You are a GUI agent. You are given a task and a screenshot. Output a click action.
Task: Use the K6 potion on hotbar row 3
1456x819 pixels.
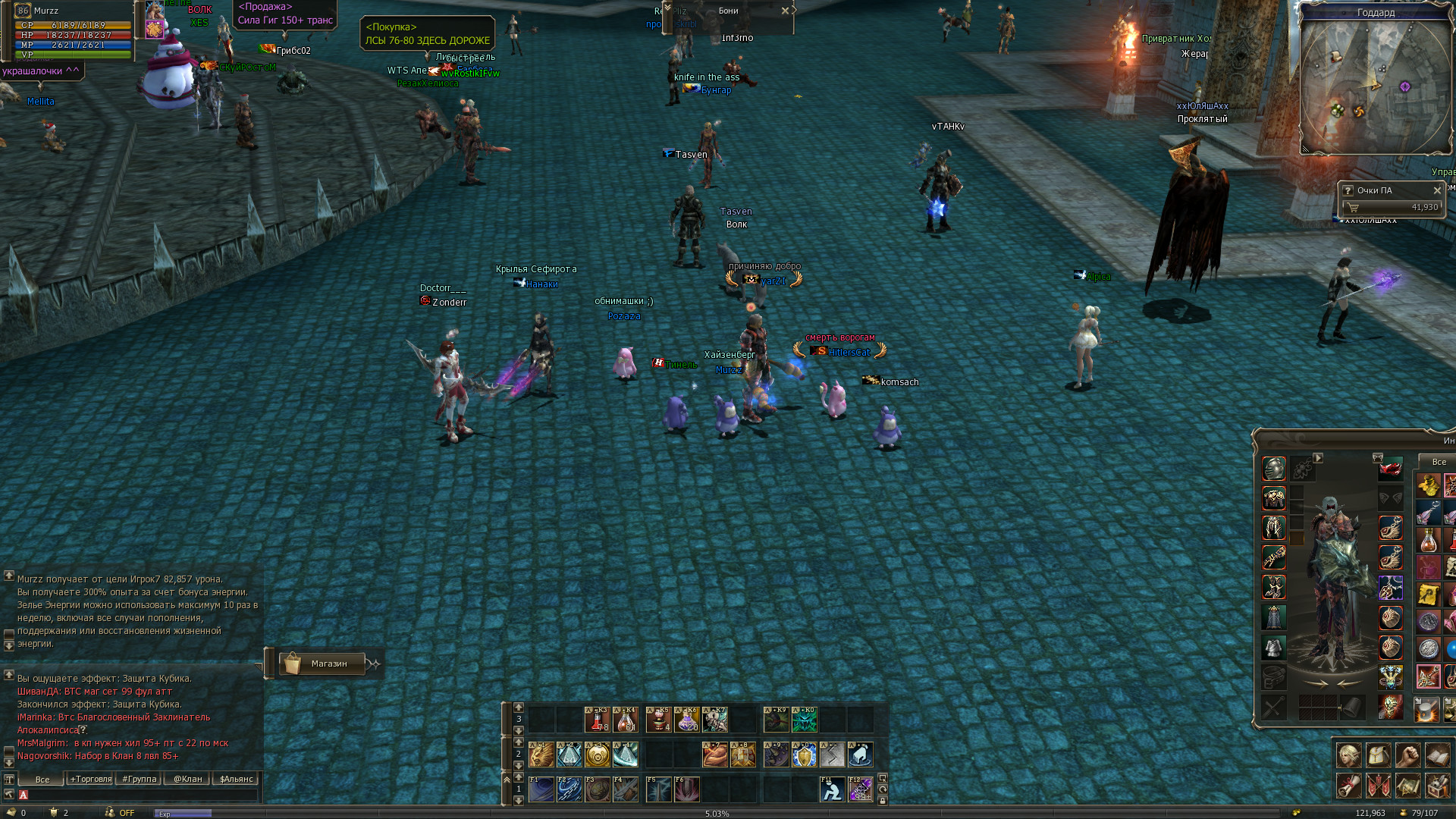[x=686, y=719]
